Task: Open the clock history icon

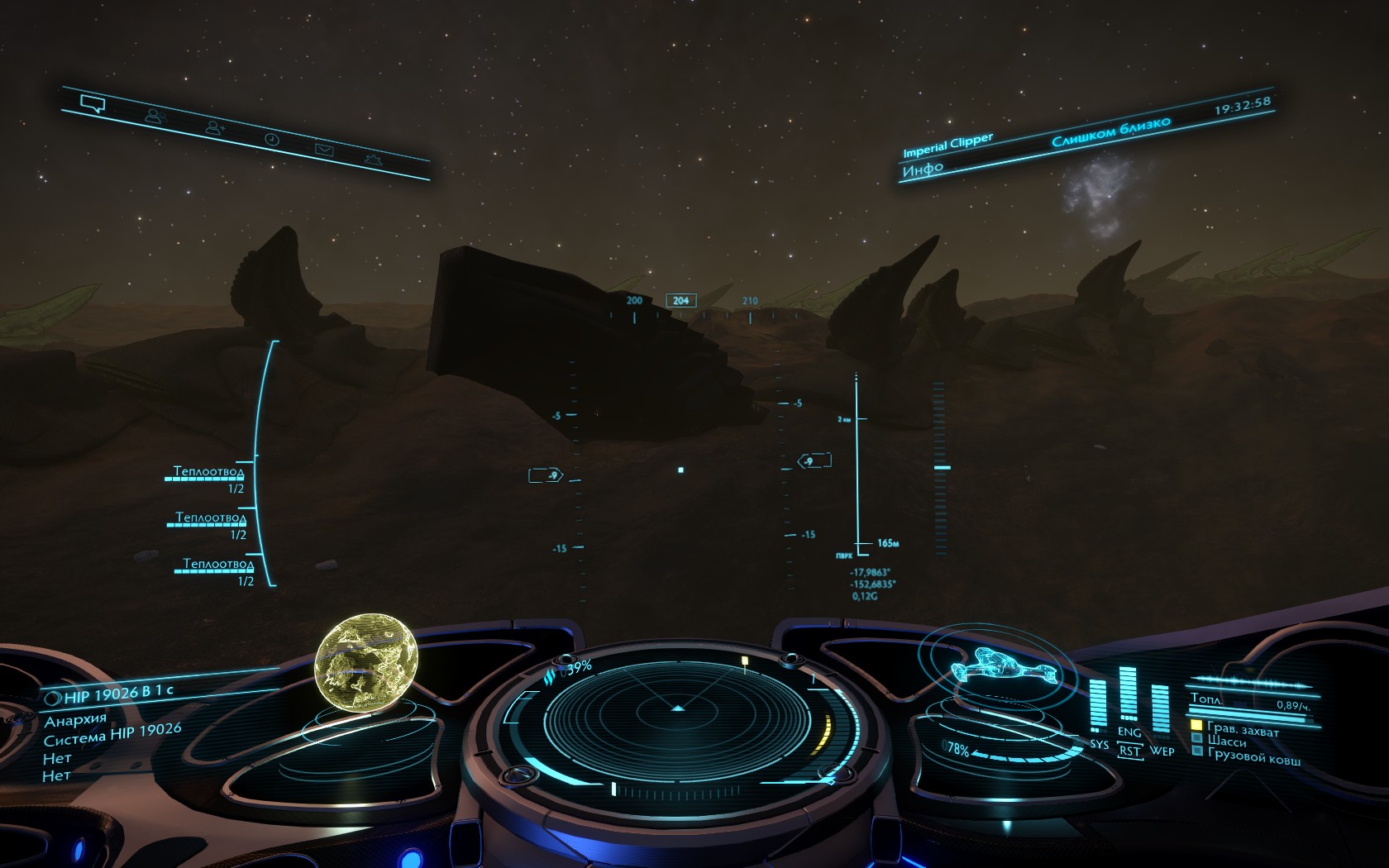Action: click(271, 140)
